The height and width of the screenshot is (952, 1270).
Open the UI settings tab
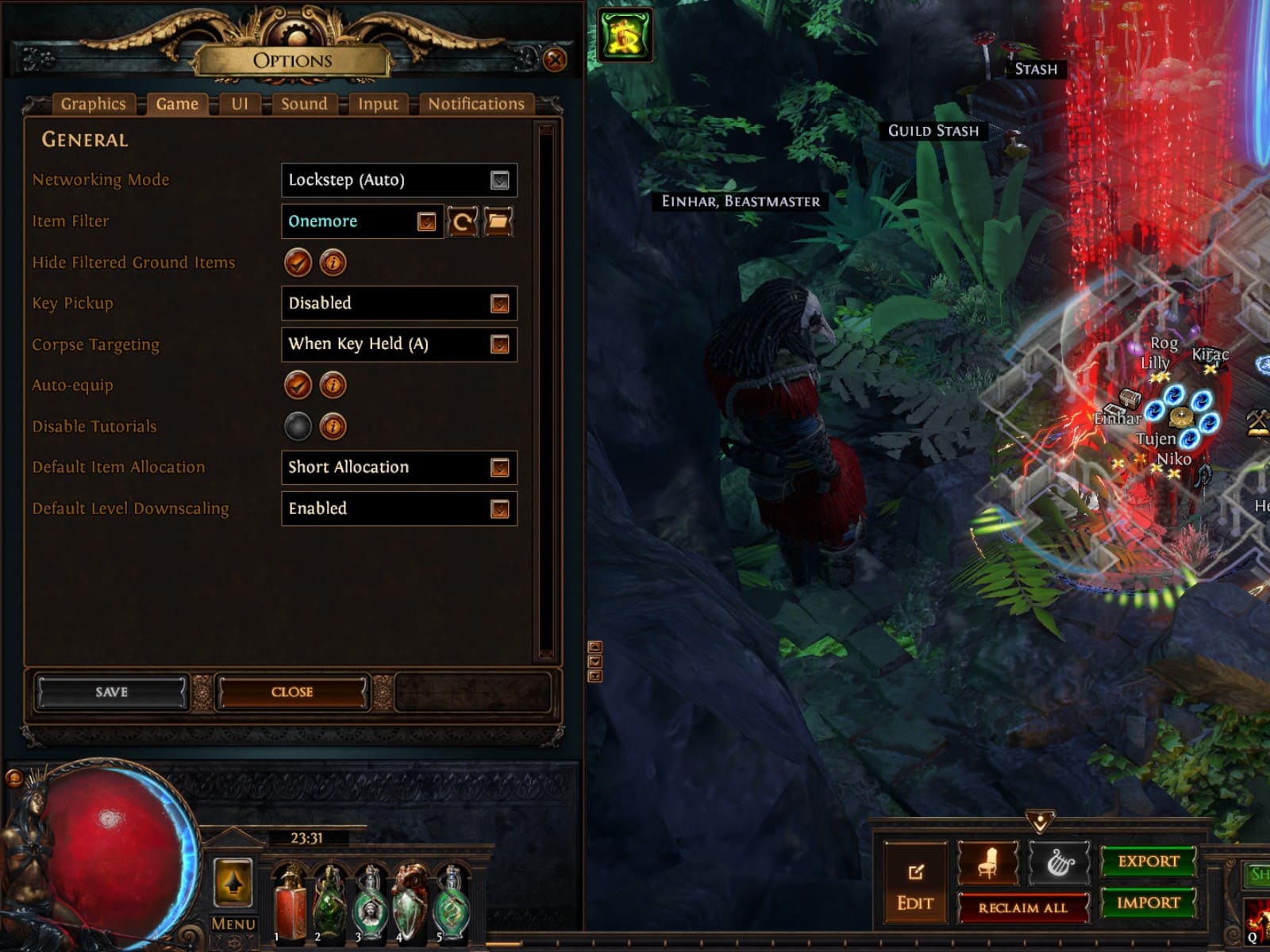tap(240, 104)
